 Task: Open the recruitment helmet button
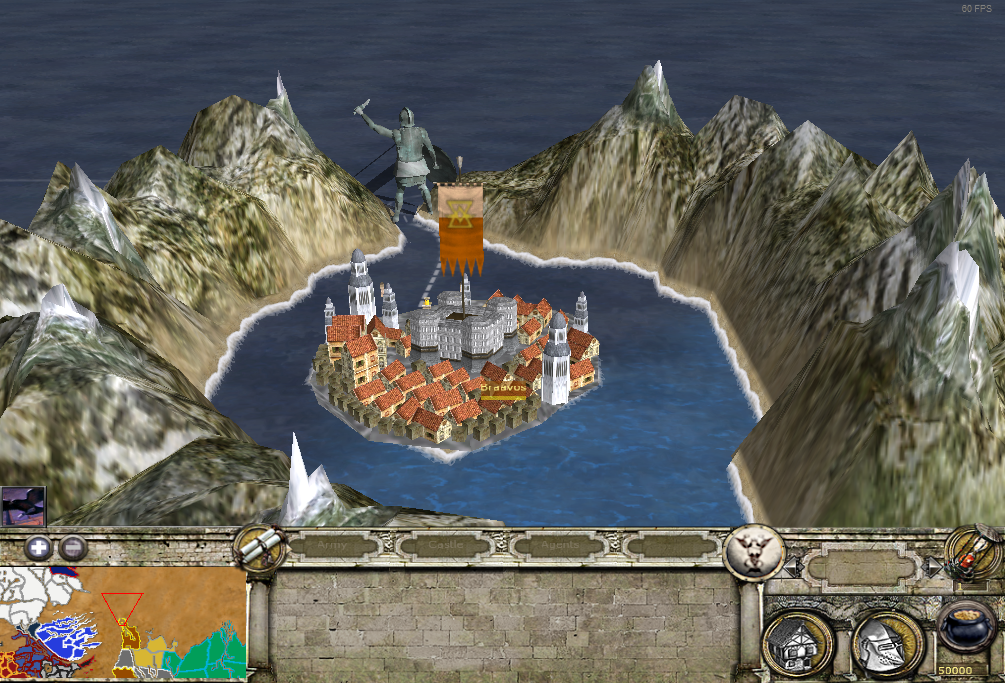[x=887, y=641]
